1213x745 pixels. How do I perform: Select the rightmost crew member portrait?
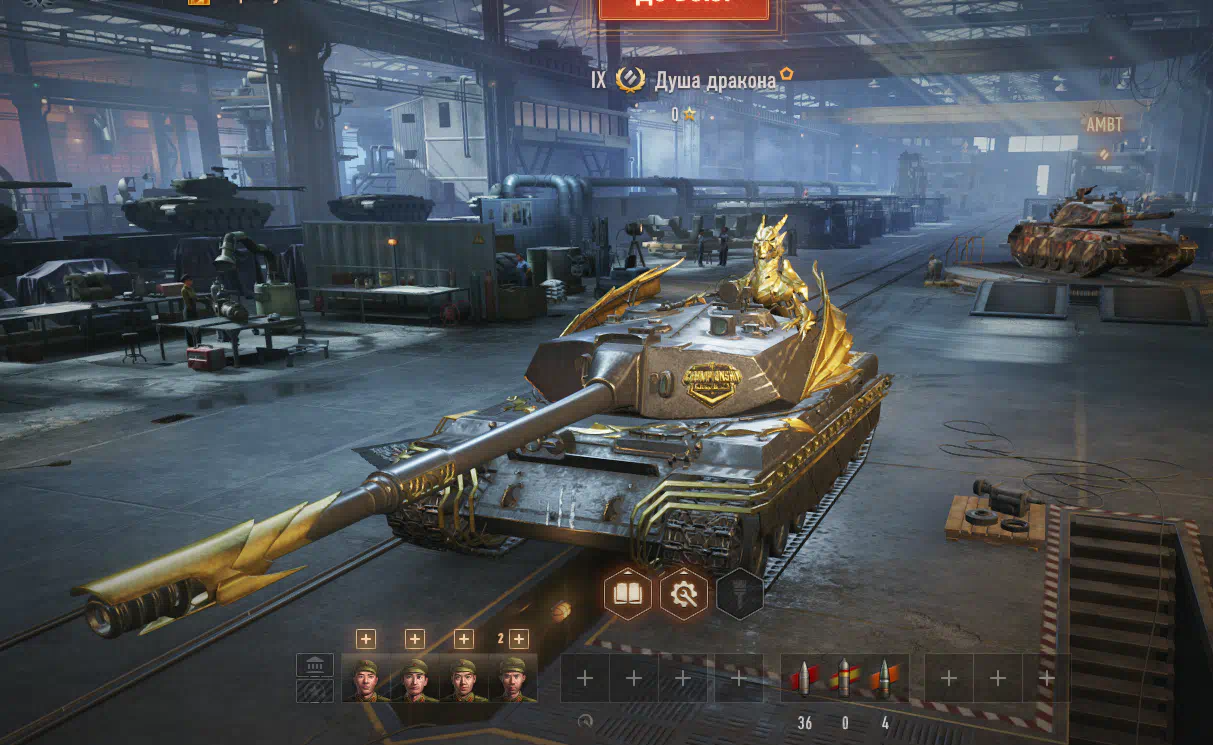pos(512,679)
